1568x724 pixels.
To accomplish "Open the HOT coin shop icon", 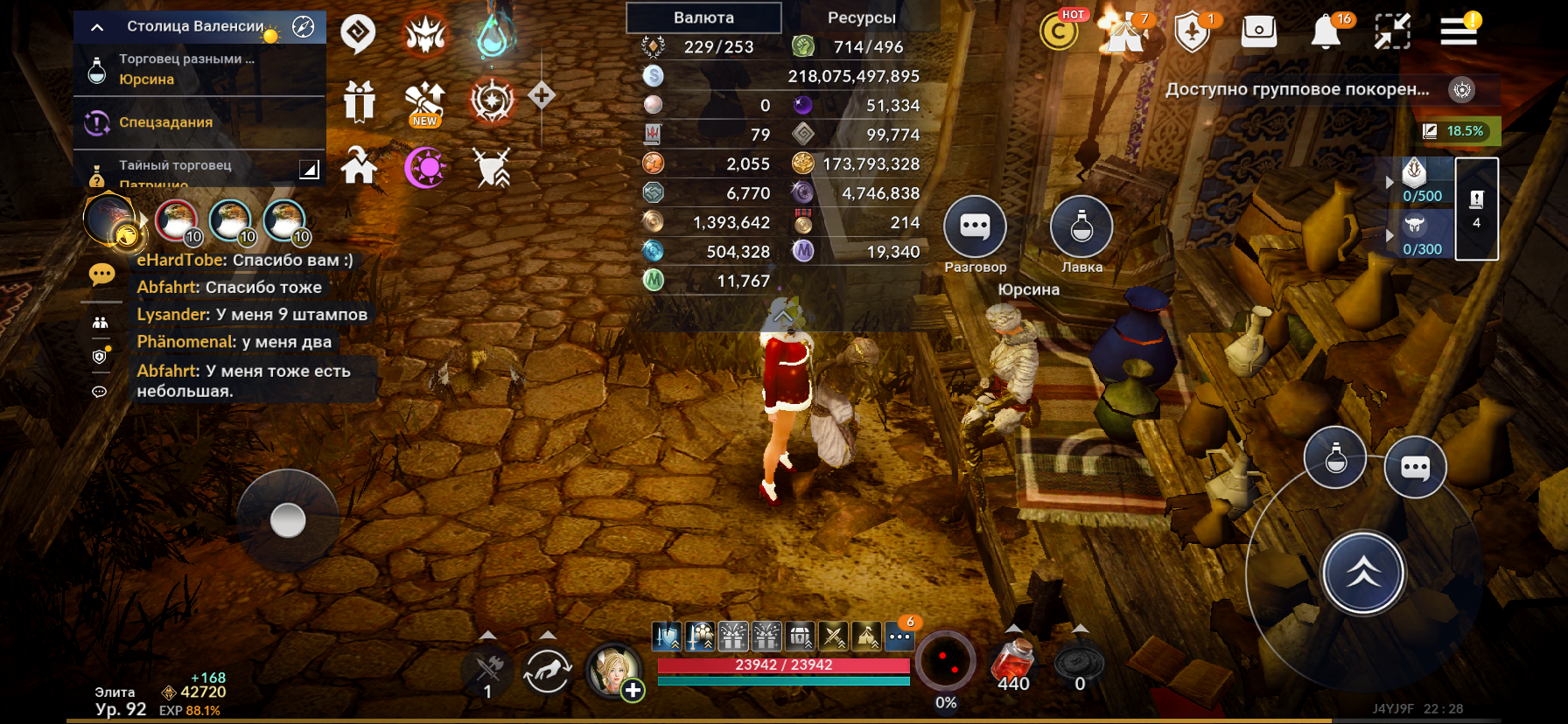I will click(x=1059, y=32).
